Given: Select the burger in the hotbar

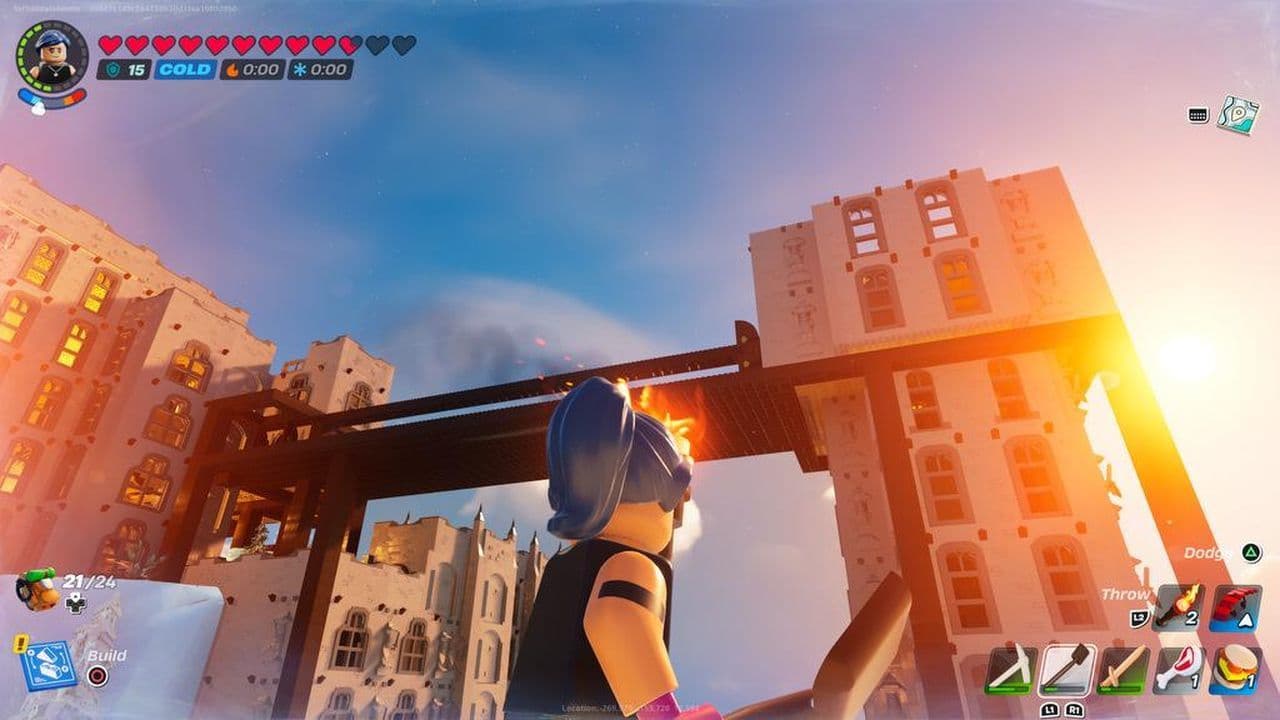Looking at the screenshot, I should [1236, 668].
